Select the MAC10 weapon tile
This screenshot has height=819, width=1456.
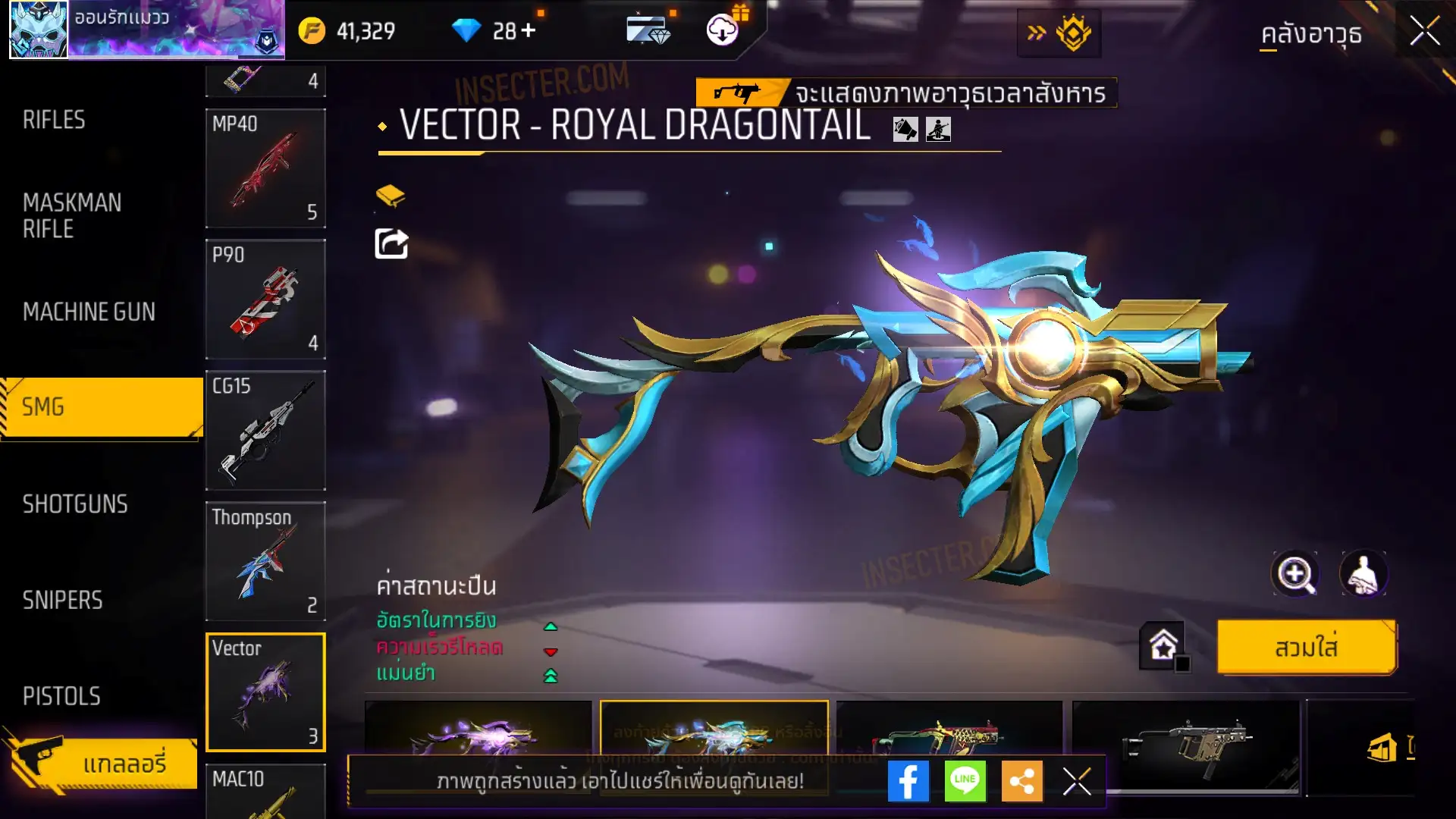265,790
